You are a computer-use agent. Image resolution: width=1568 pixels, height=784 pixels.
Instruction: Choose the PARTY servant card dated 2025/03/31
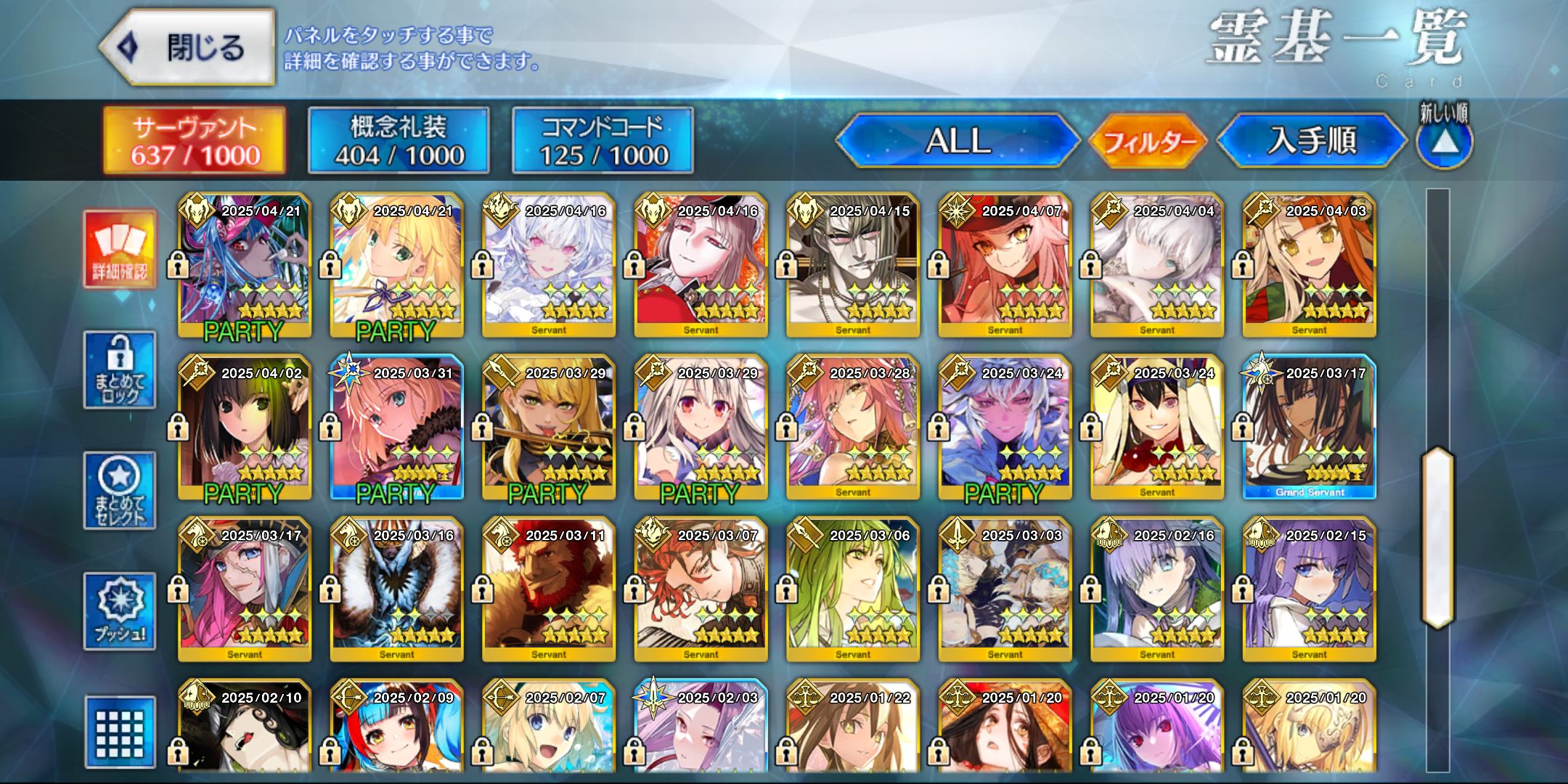coord(396,428)
